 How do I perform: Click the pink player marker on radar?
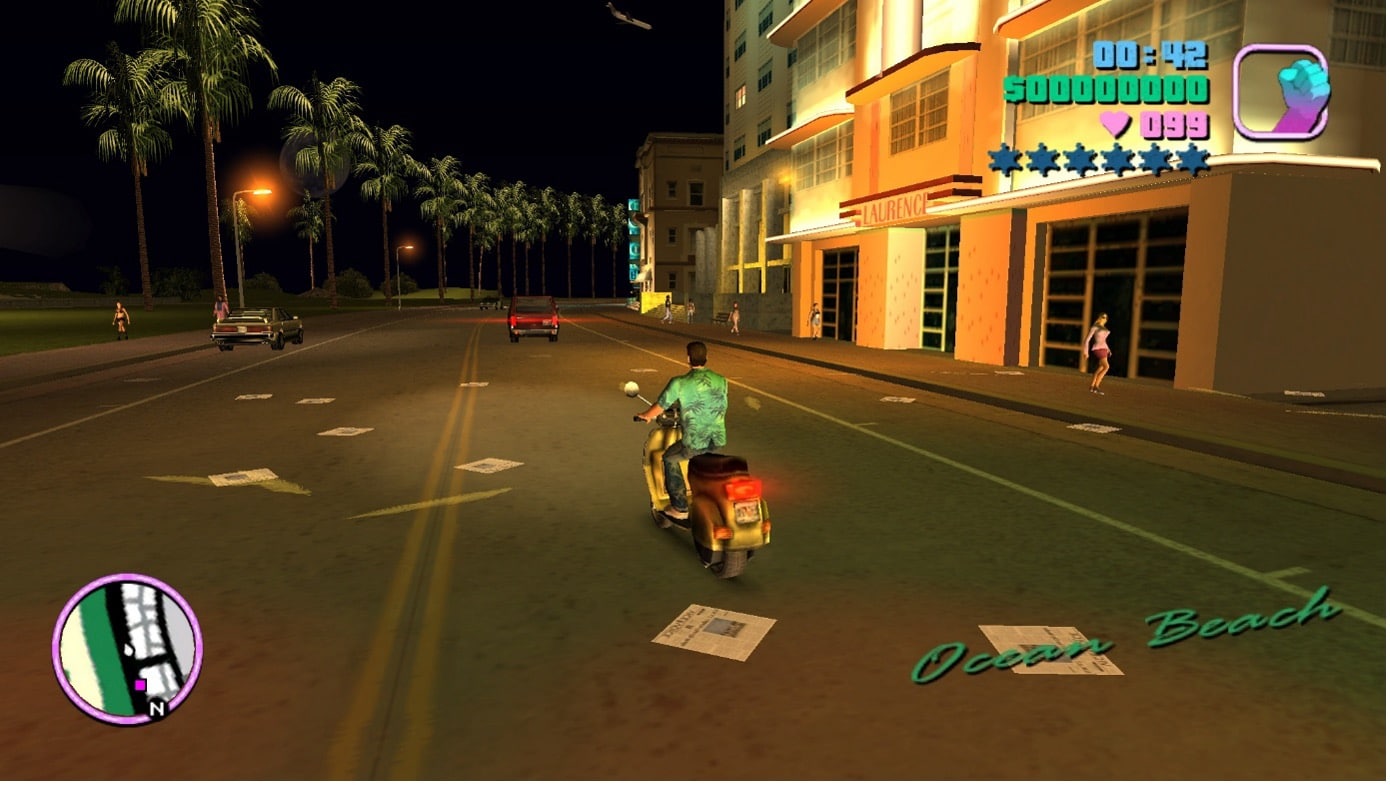click(x=140, y=685)
